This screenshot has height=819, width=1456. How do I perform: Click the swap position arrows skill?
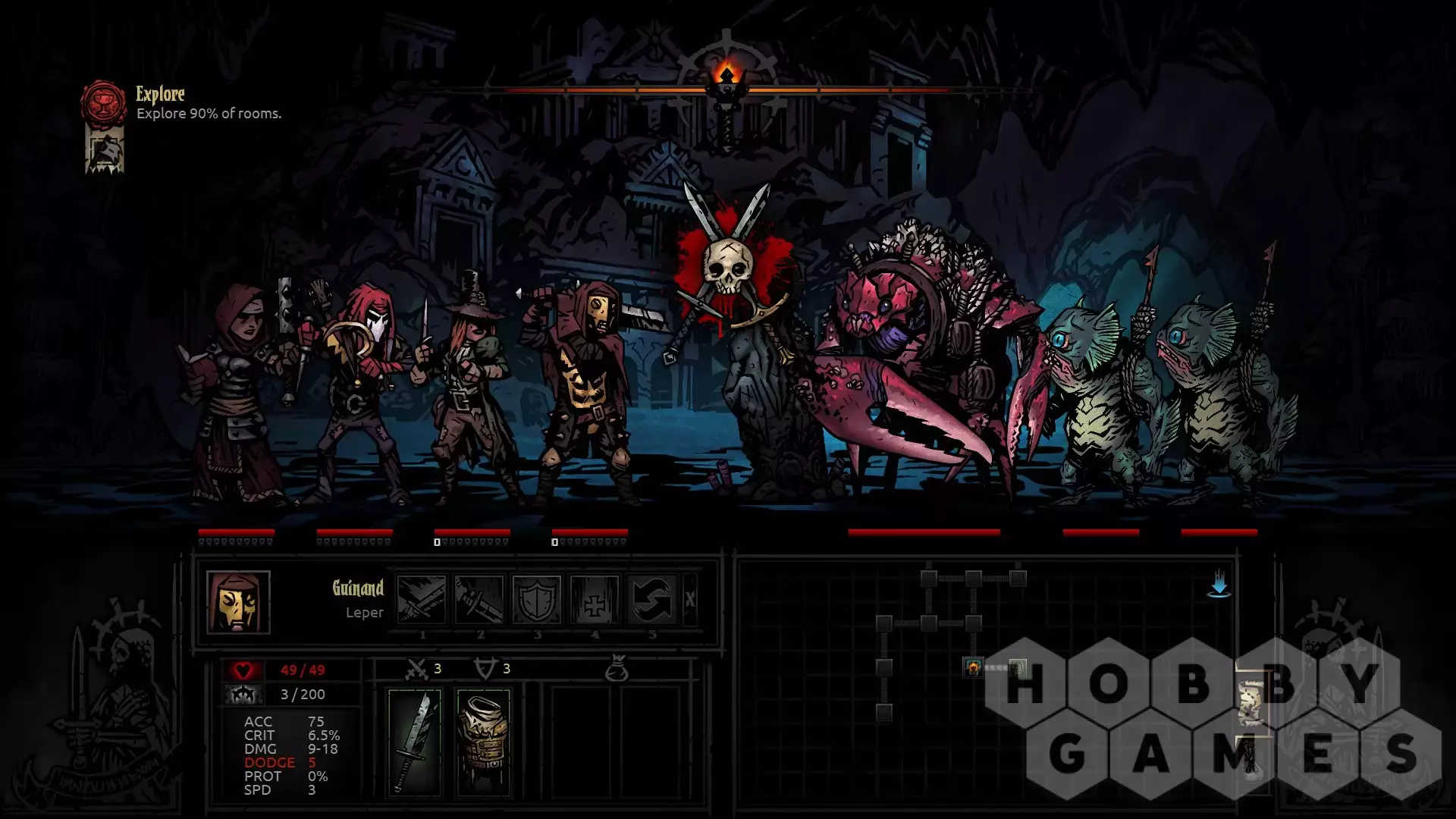pos(652,599)
